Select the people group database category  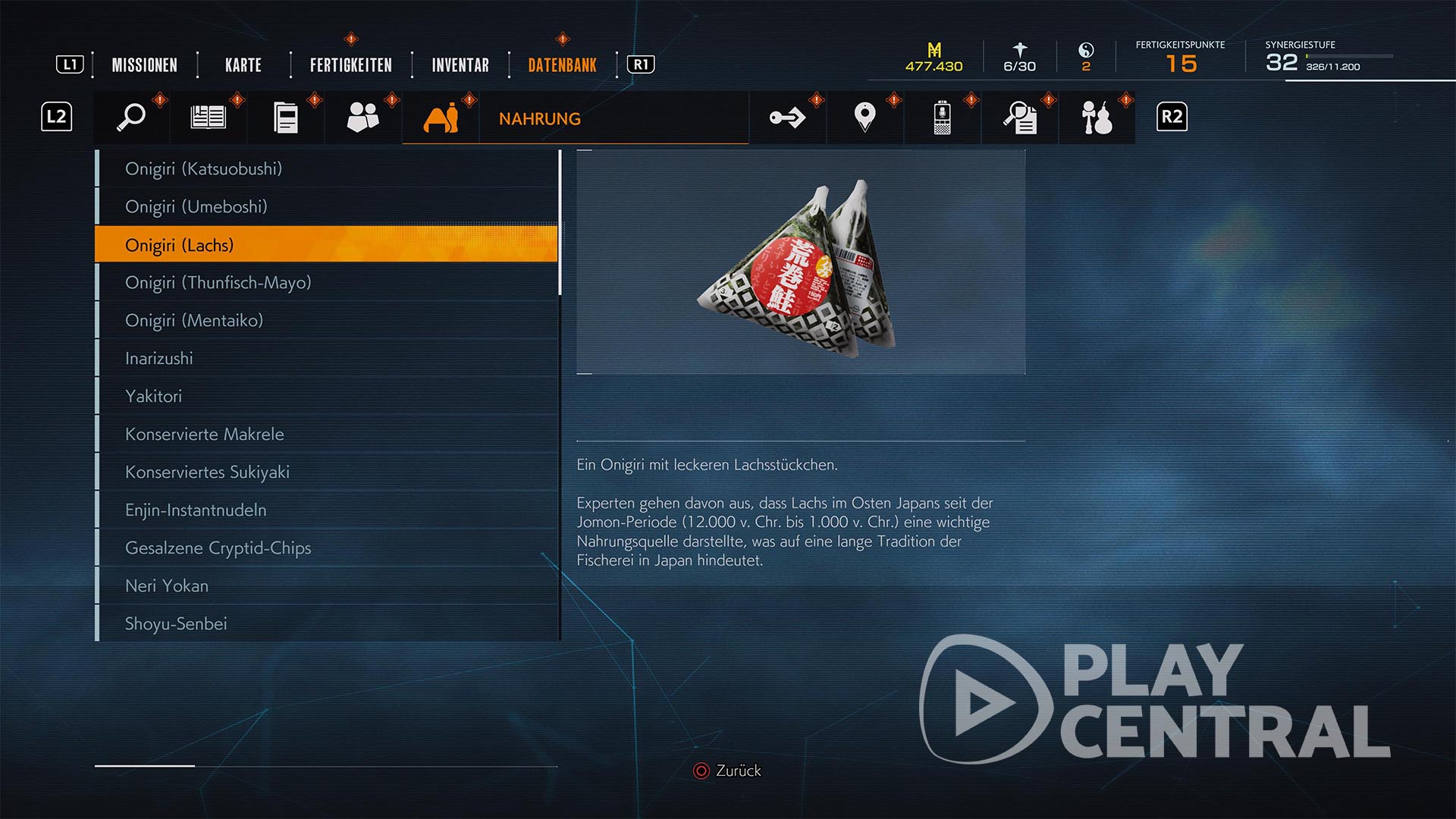tap(362, 118)
